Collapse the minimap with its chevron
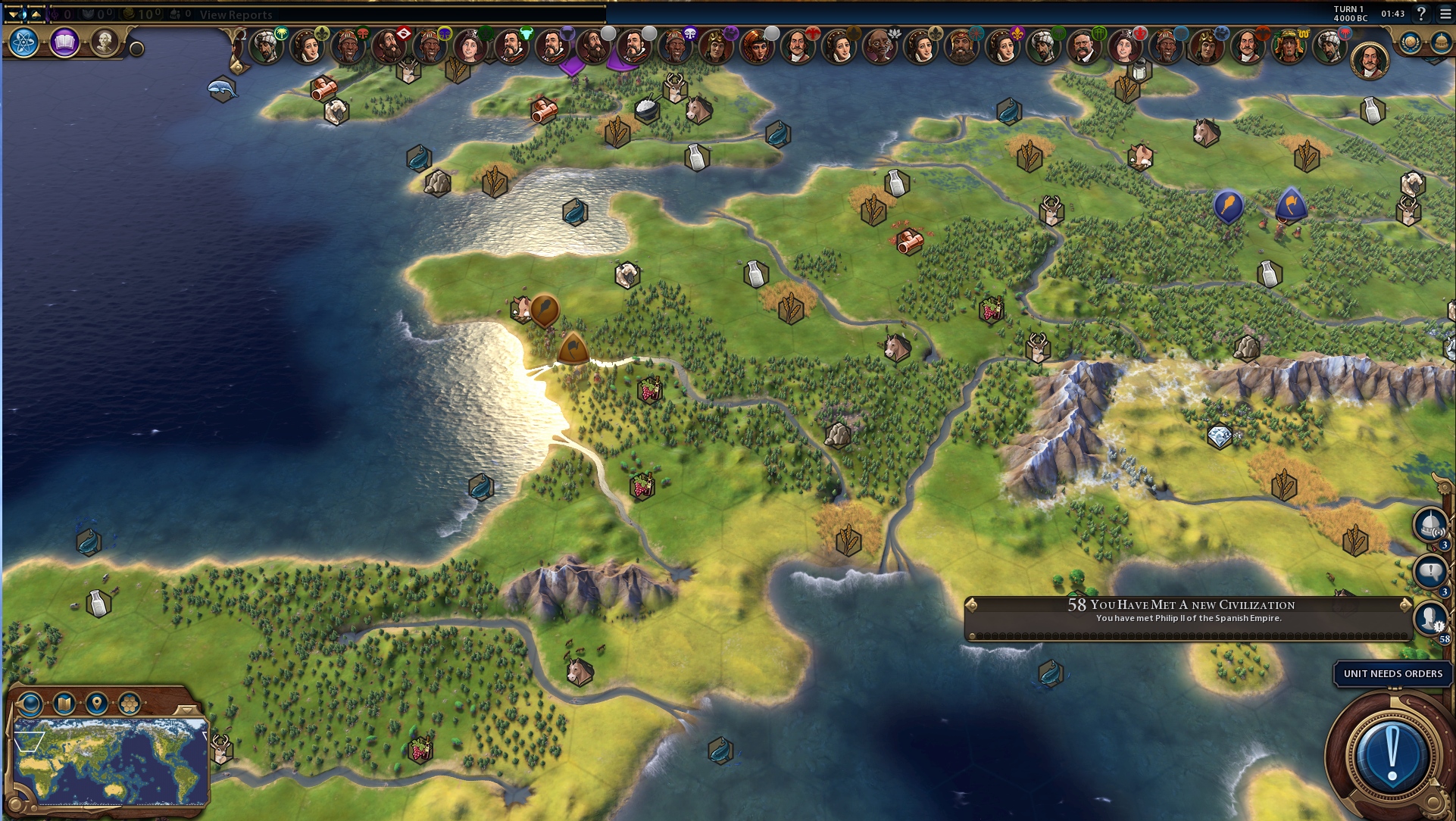The width and height of the screenshot is (1456, 821). tap(186, 710)
